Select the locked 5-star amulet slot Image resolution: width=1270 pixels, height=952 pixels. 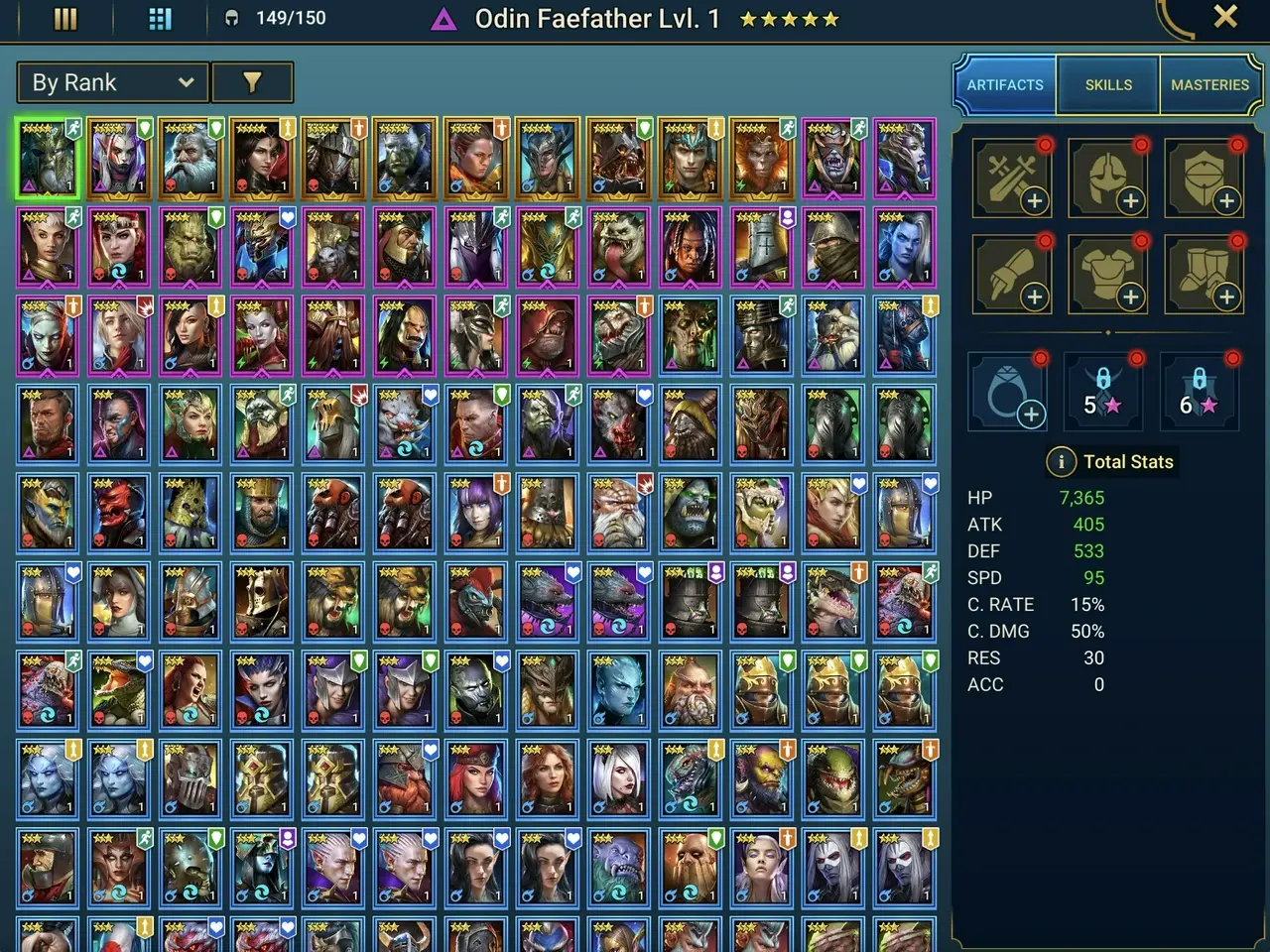(1102, 390)
